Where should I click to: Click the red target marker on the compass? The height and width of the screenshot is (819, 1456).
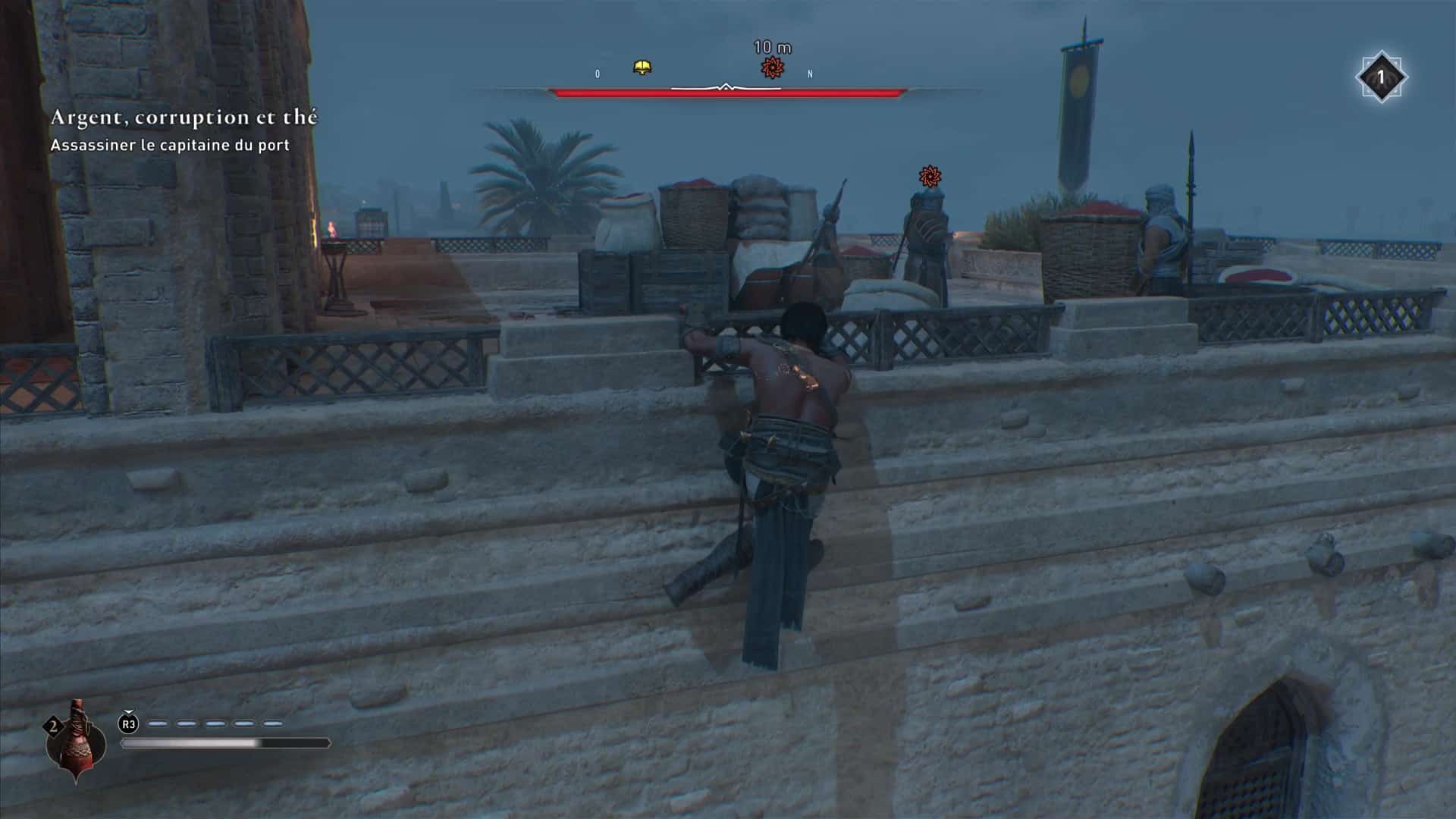pos(772,67)
